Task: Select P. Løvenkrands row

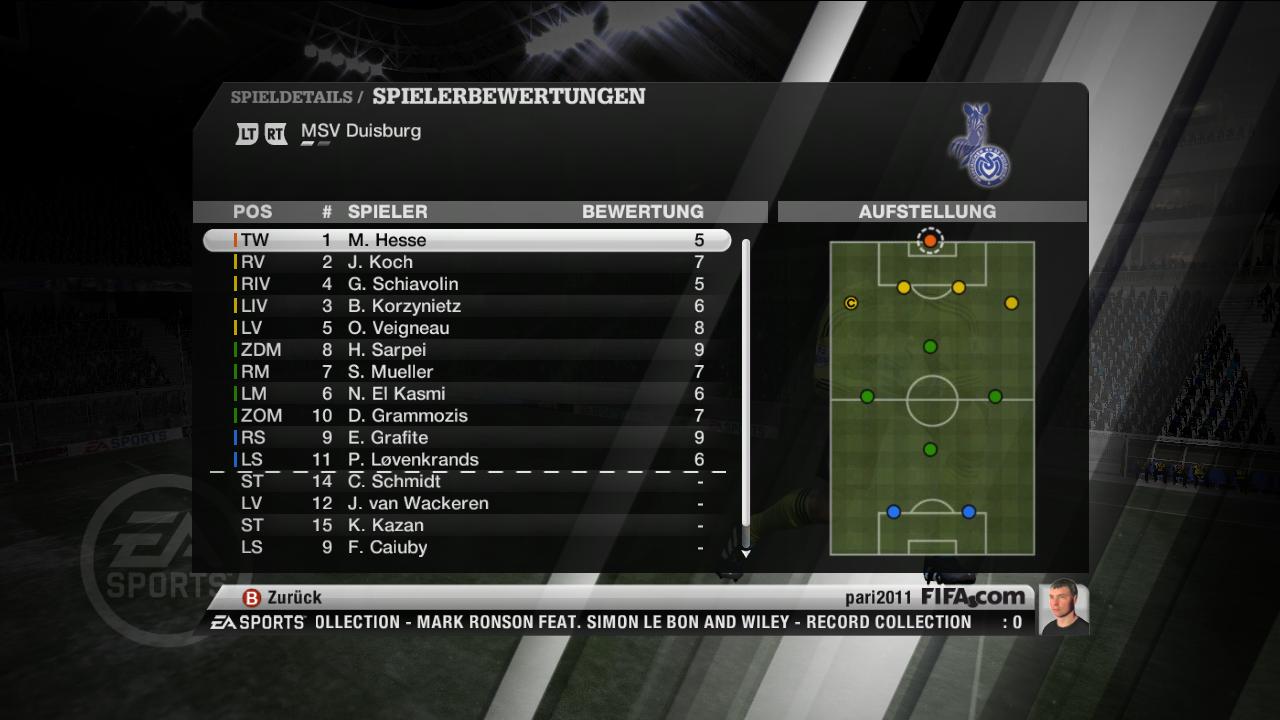Action: pyautogui.click(x=466, y=460)
